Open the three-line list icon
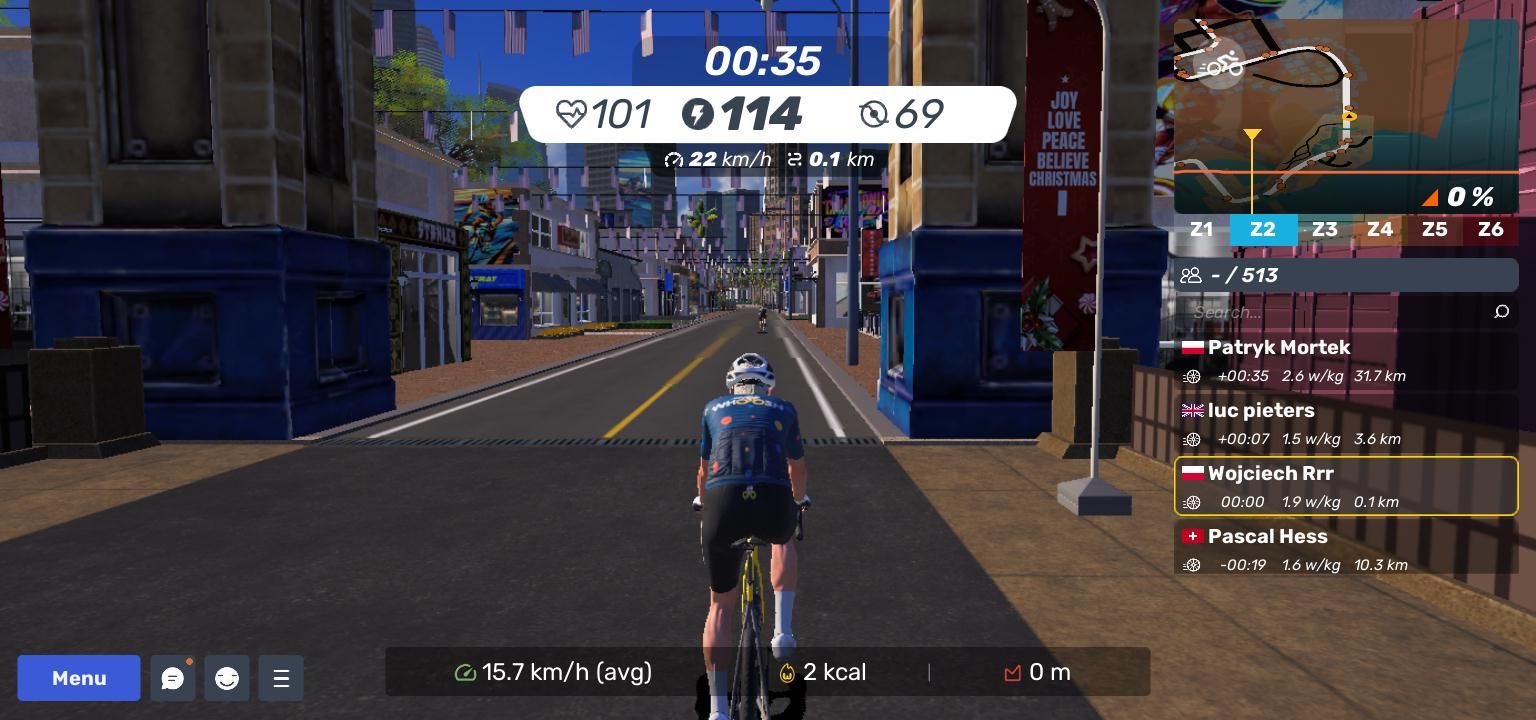This screenshot has width=1536, height=720. 281,678
